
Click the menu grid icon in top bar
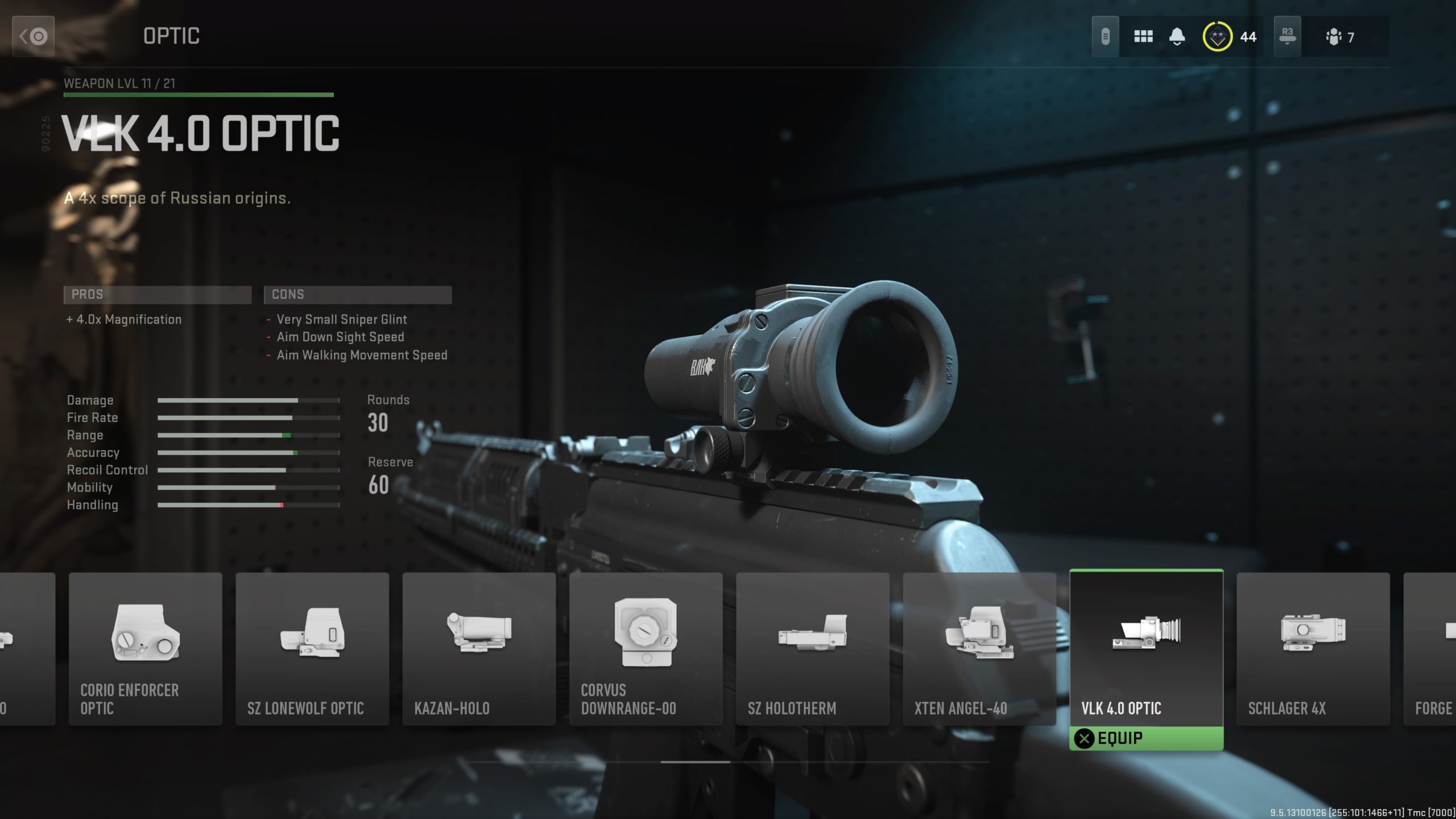pos(1142,36)
